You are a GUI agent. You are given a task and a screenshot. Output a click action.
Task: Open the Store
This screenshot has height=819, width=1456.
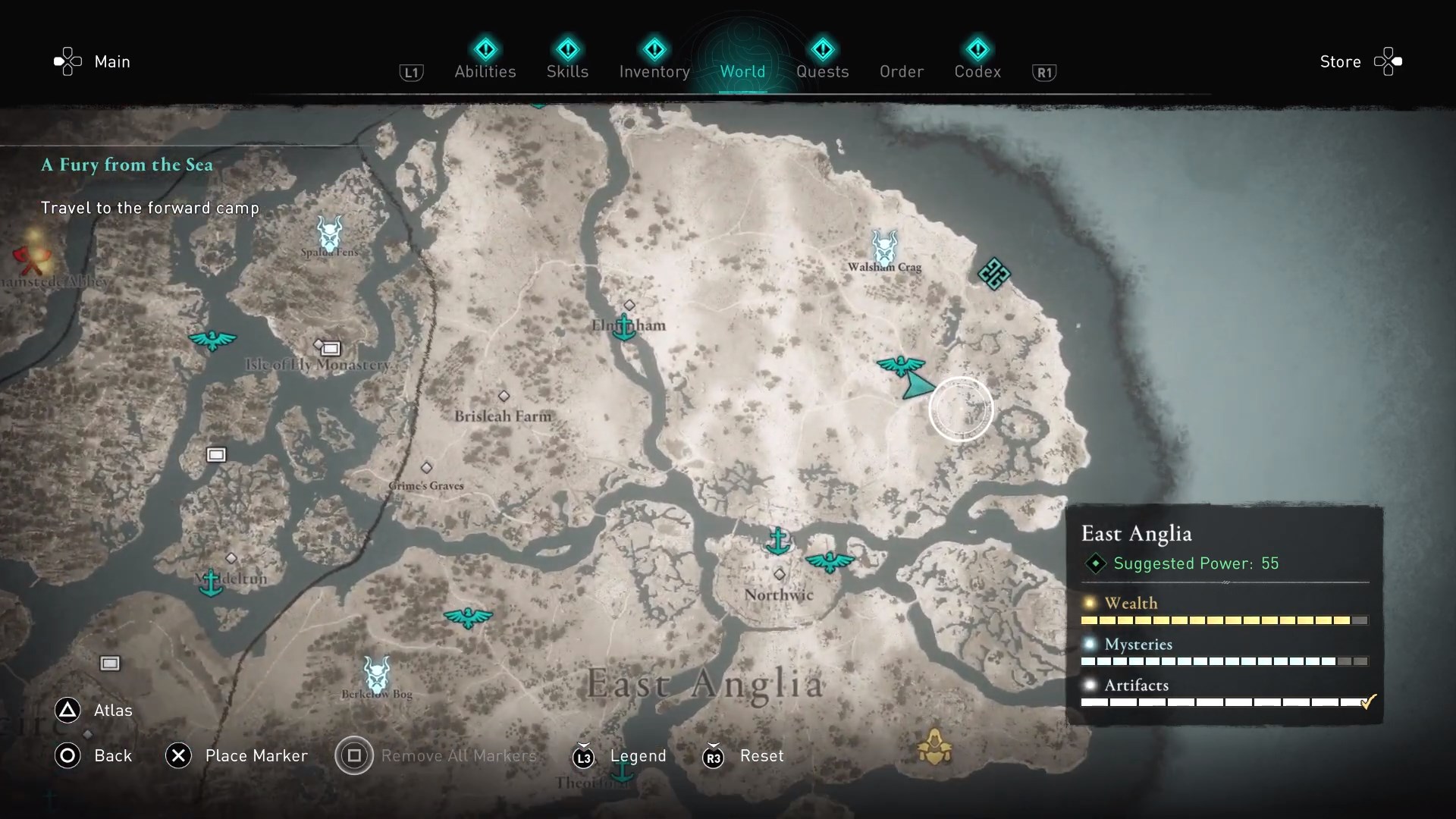(x=1360, y=61)
